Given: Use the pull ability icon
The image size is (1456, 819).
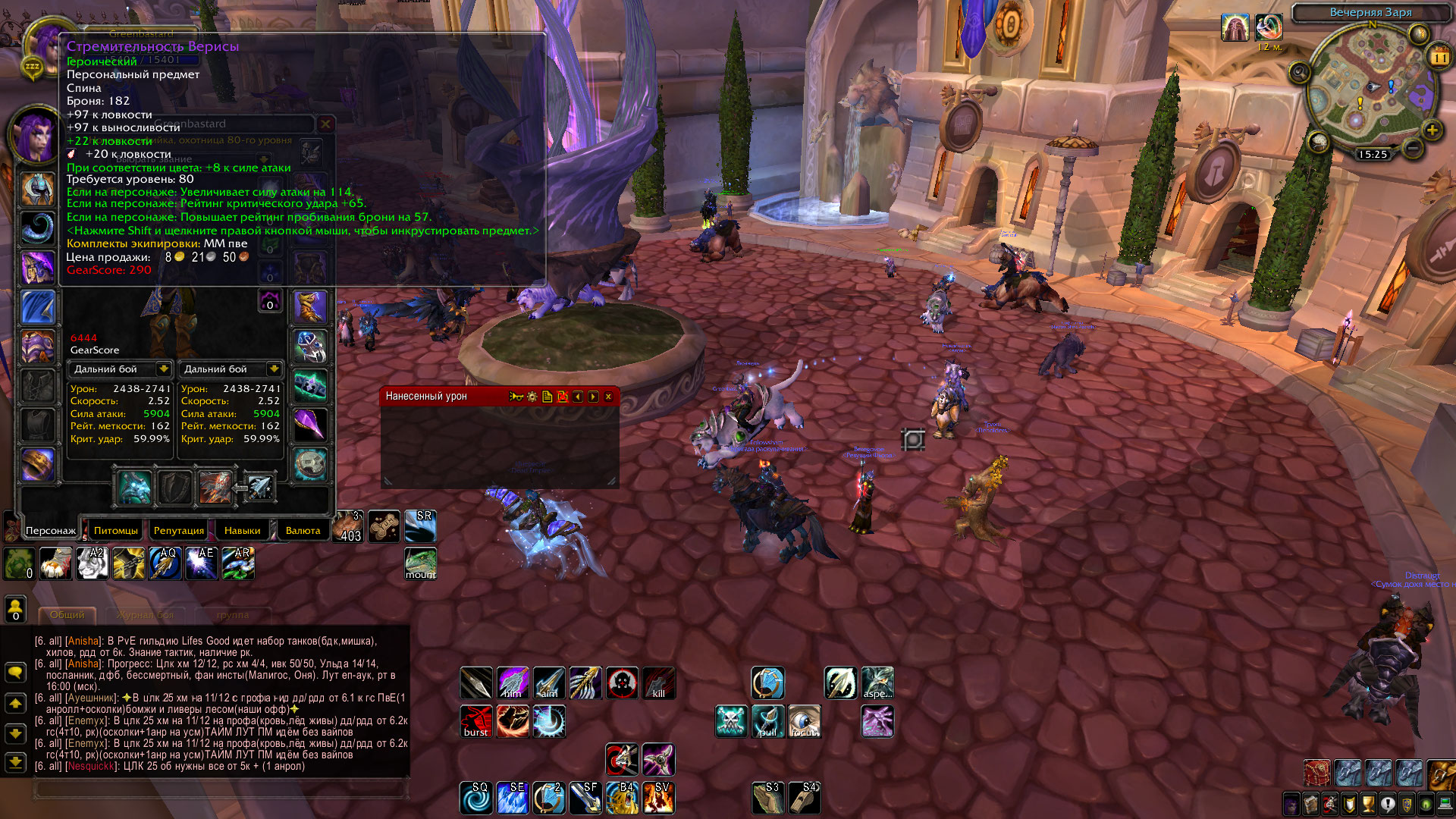Looking at the screenshot, I should coord(767,721).
